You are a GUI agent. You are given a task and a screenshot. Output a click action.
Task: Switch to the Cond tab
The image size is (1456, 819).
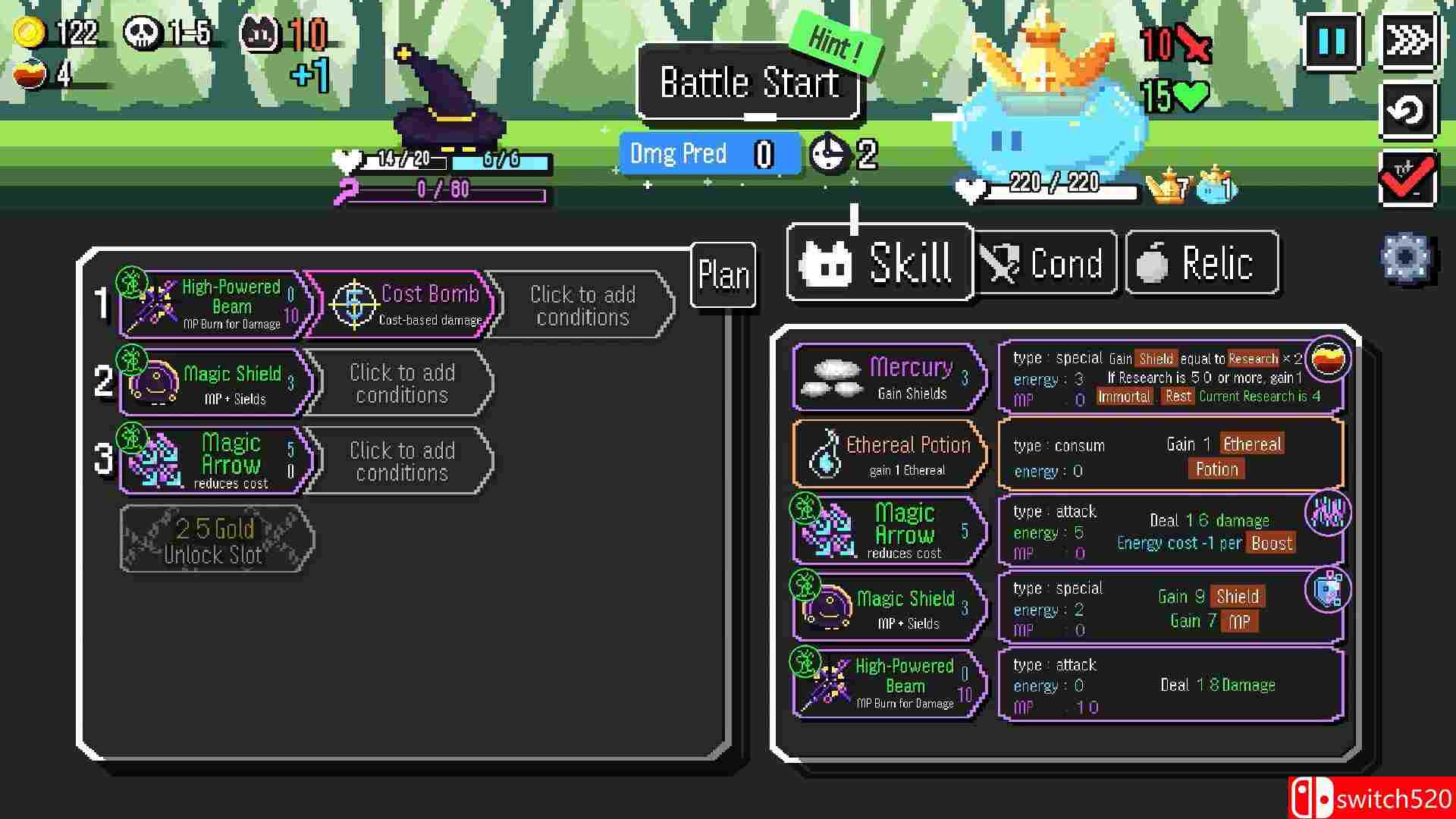[x=1045, y=264]
